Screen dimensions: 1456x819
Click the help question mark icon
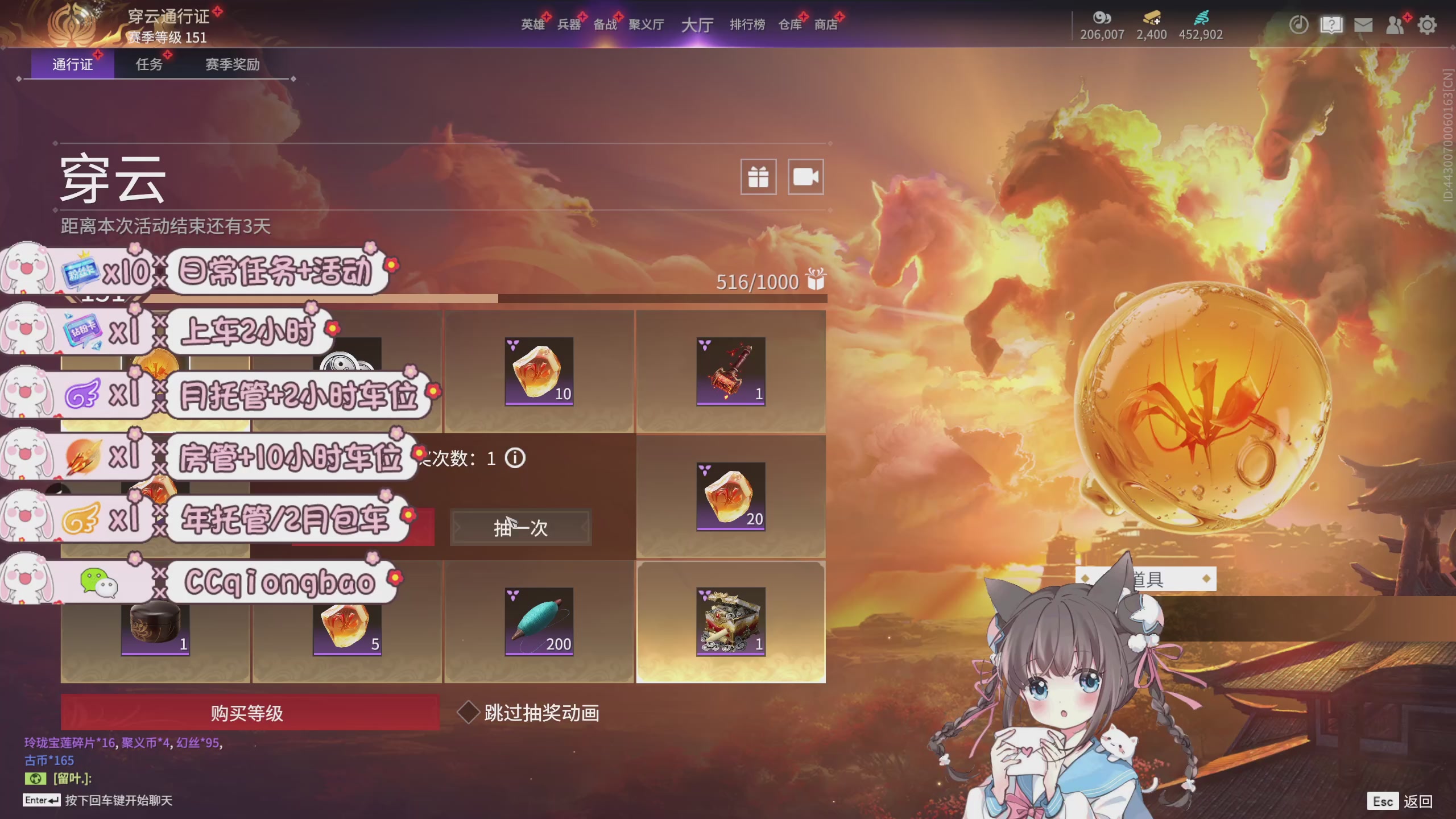(1332, 24)
